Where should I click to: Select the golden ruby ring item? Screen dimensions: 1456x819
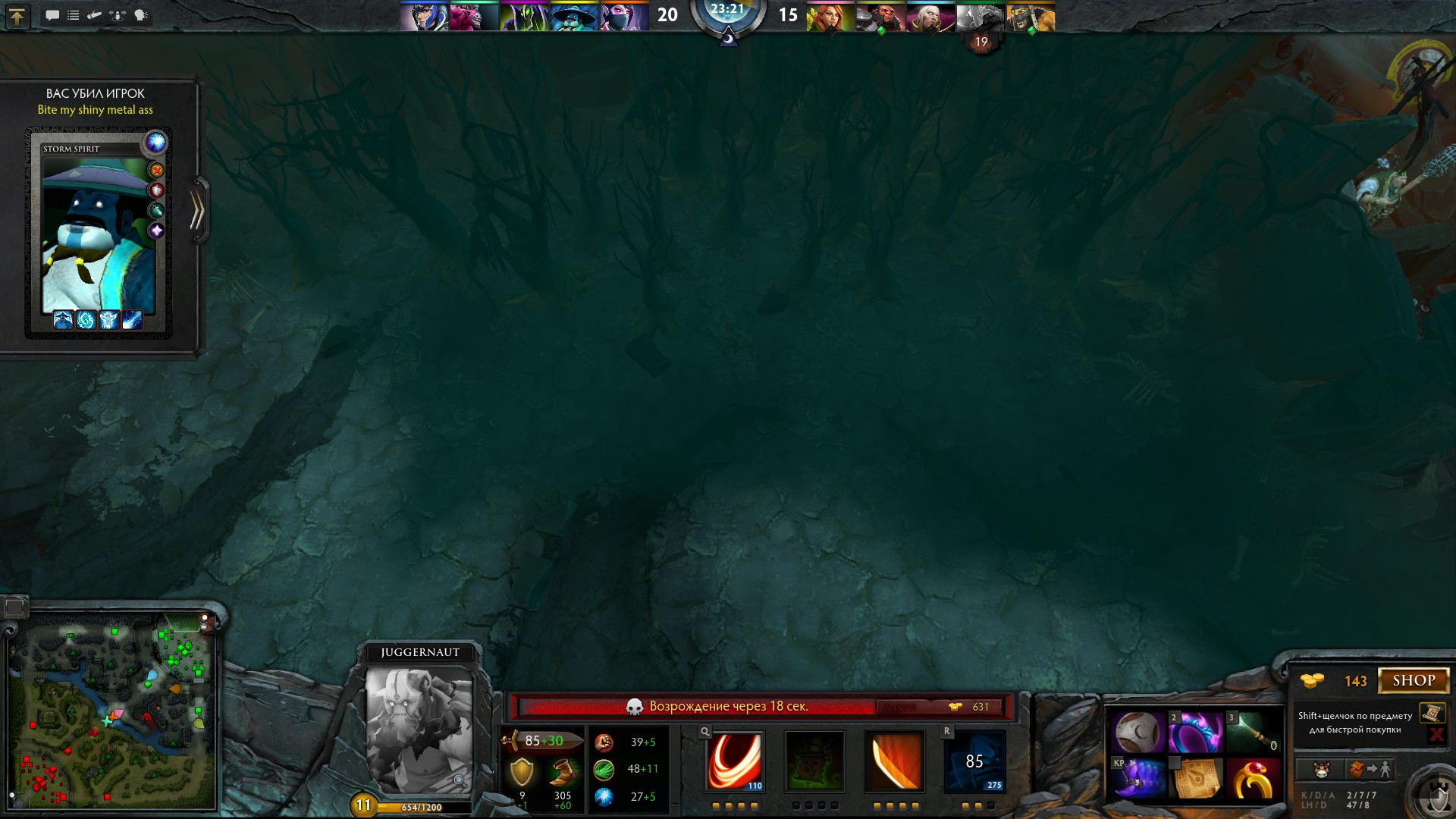click(1252, 778)
